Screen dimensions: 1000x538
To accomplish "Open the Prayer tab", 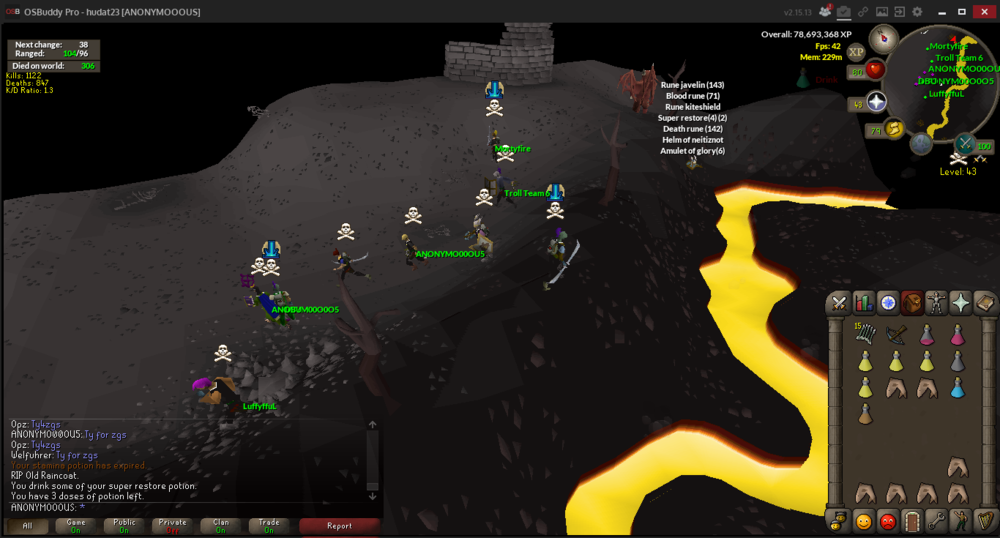I will tap(960, 303).
